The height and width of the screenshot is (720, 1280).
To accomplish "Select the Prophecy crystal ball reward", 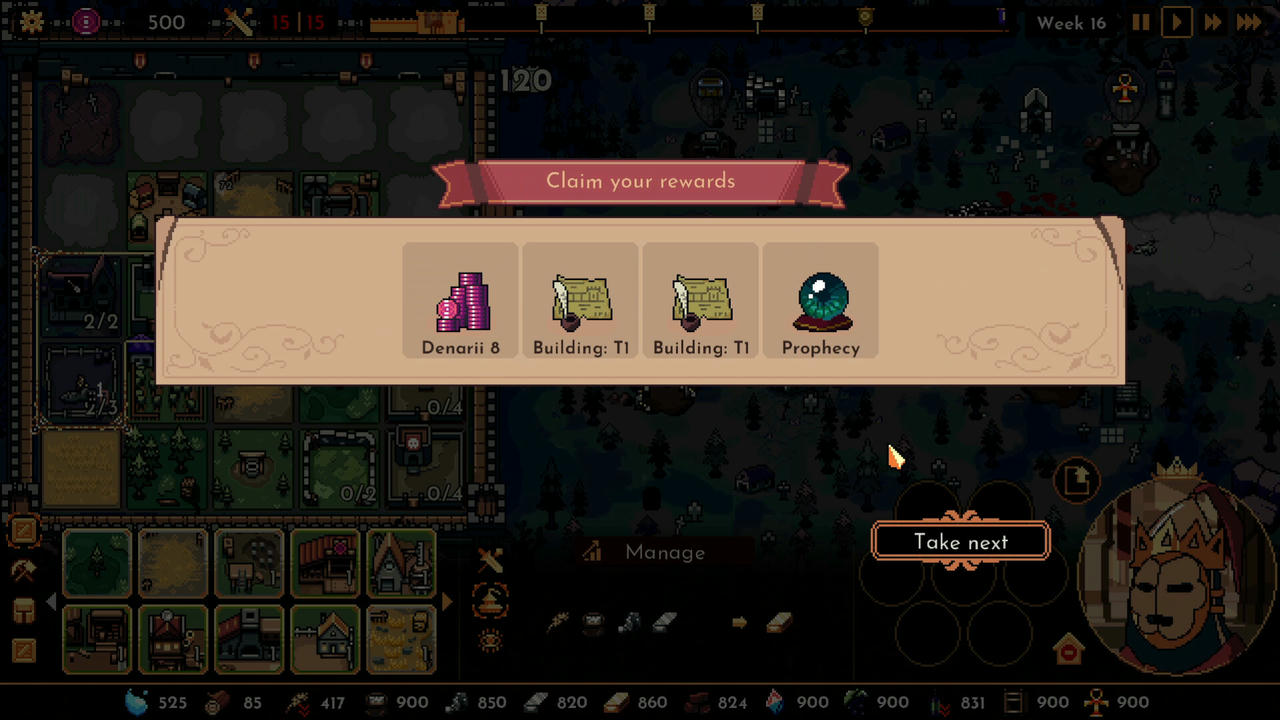I will (x=820, y=300).
